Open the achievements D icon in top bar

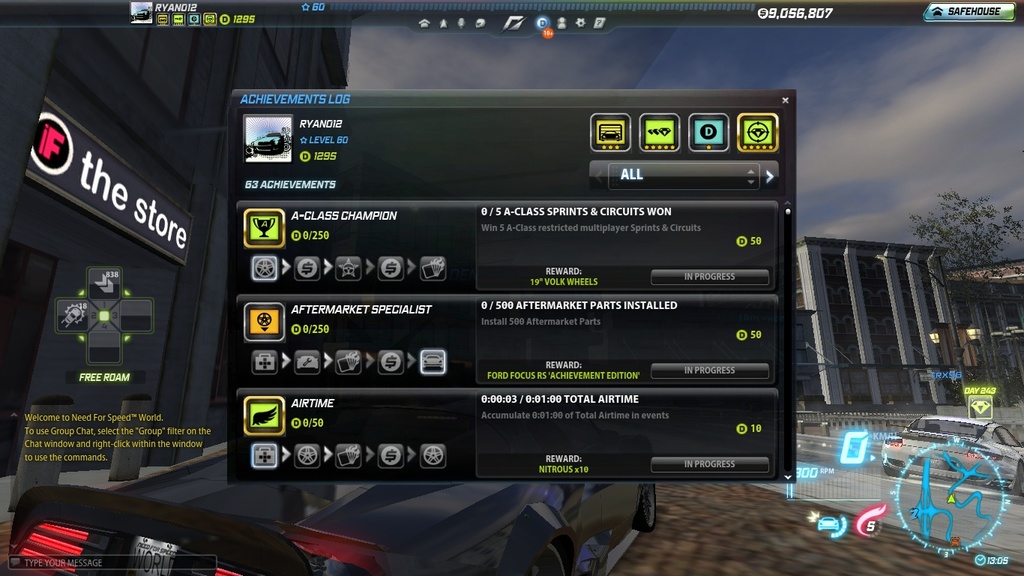point(542,22)
